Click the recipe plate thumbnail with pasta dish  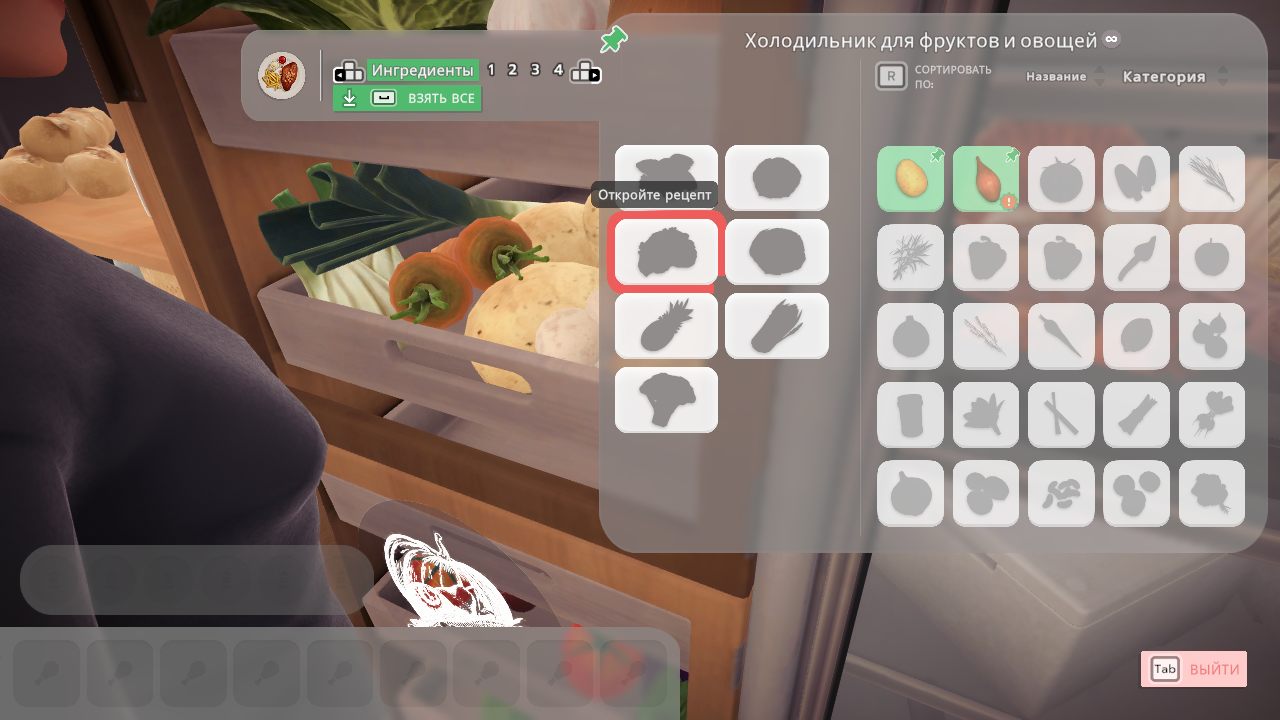[281, 73]
